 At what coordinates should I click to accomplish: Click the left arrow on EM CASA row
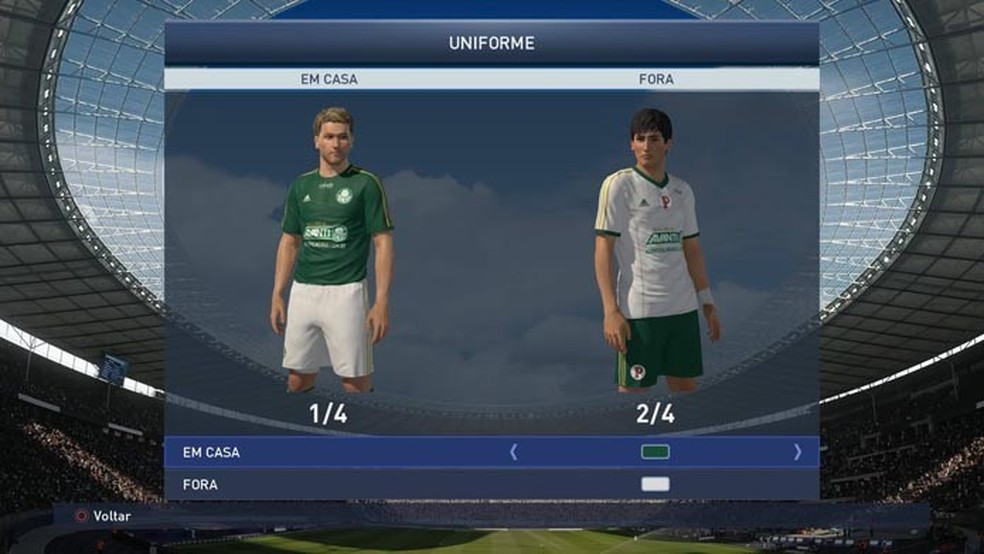coord(514,452)
